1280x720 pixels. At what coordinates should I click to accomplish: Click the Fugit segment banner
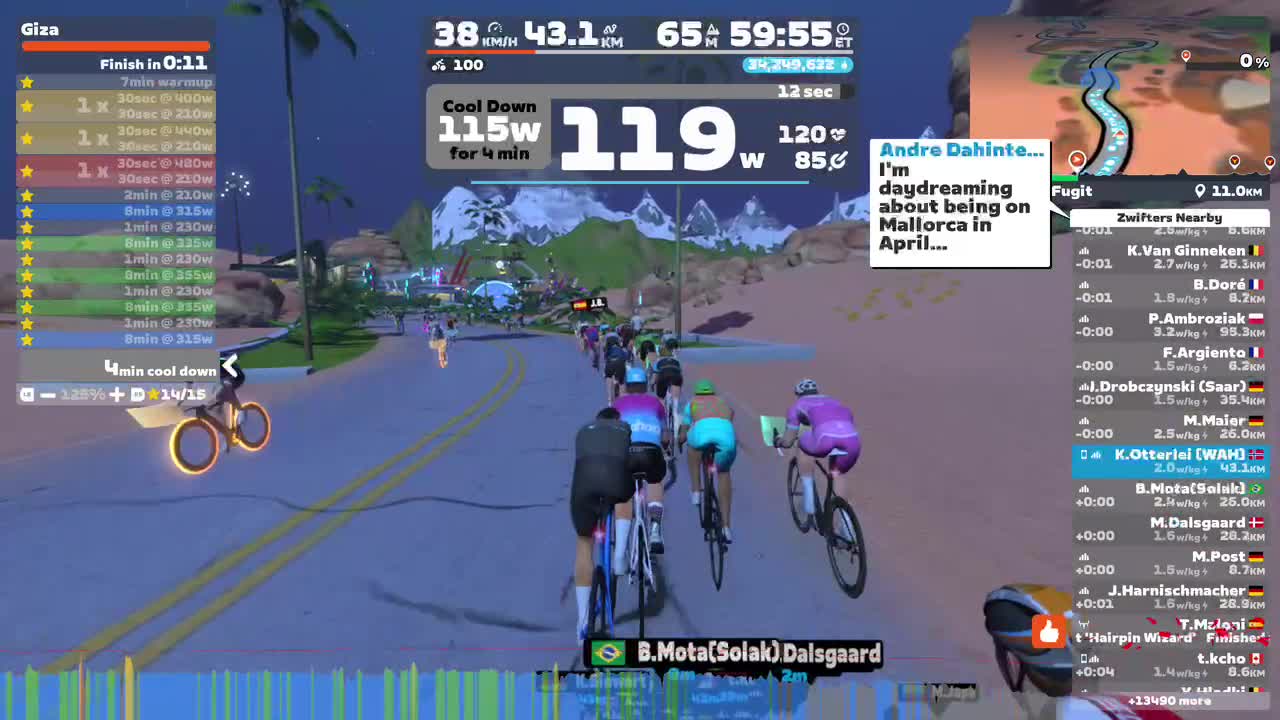(x=1070, y=191)
